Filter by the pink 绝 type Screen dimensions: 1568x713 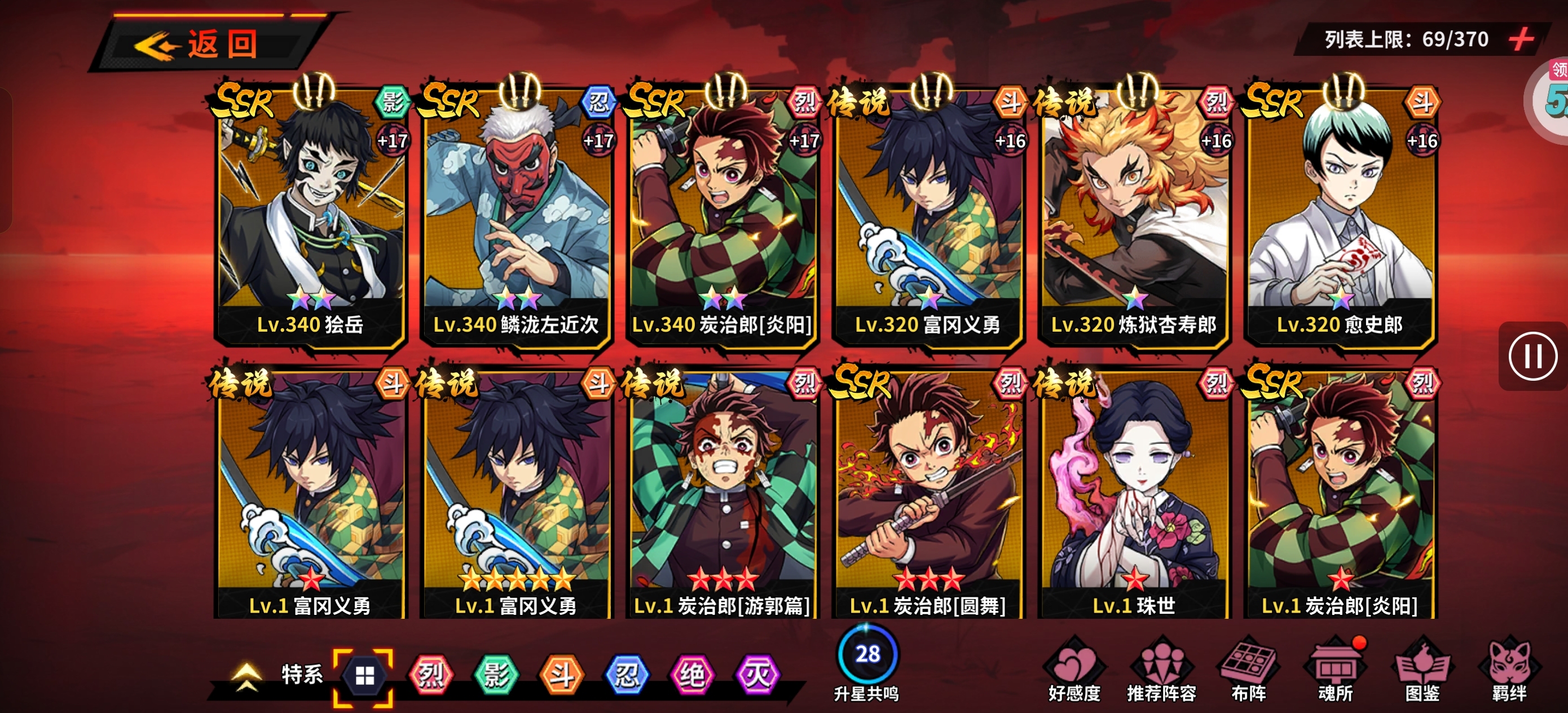coord(692,675)
